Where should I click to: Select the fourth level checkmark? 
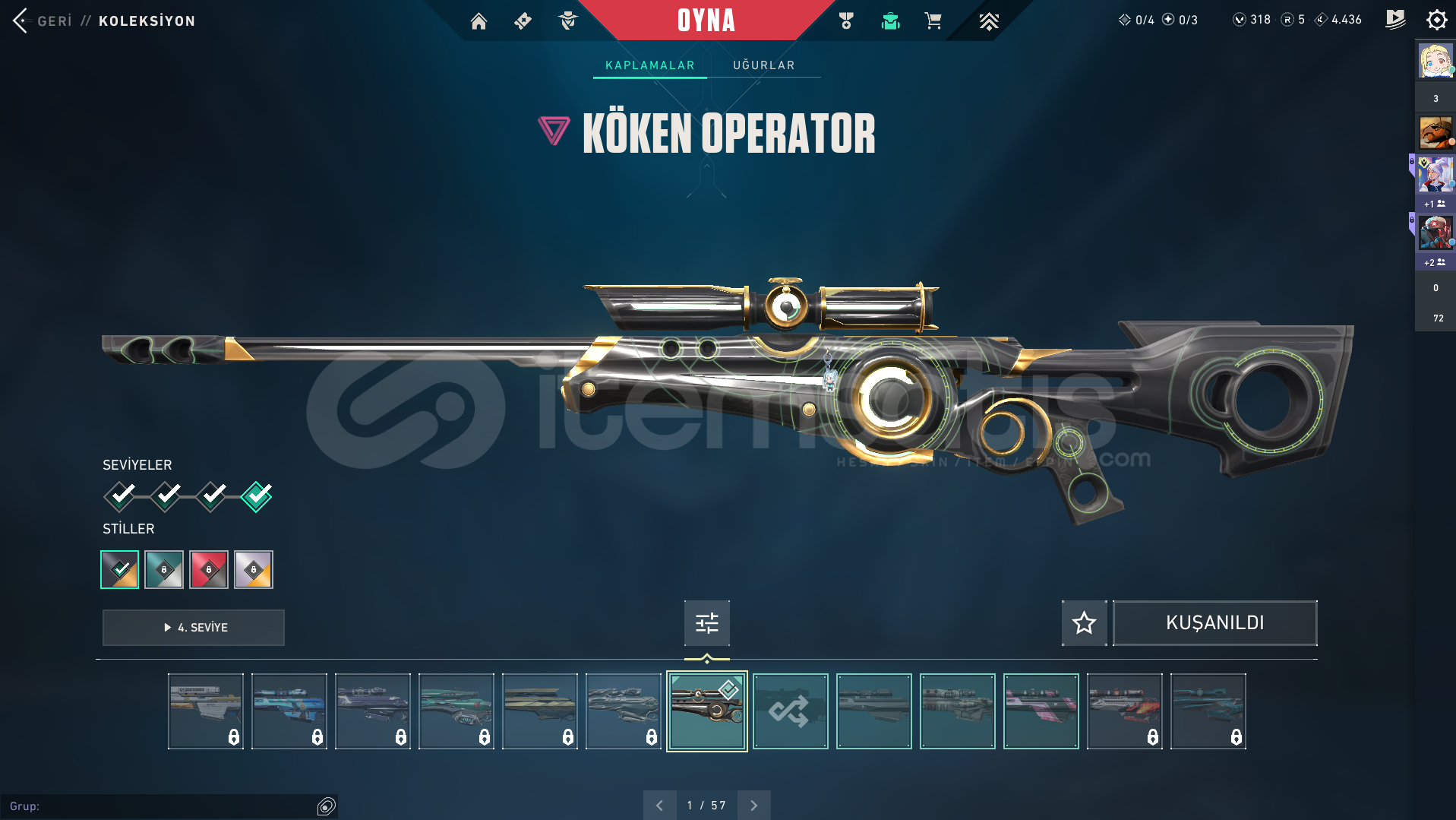coord(257,496)
